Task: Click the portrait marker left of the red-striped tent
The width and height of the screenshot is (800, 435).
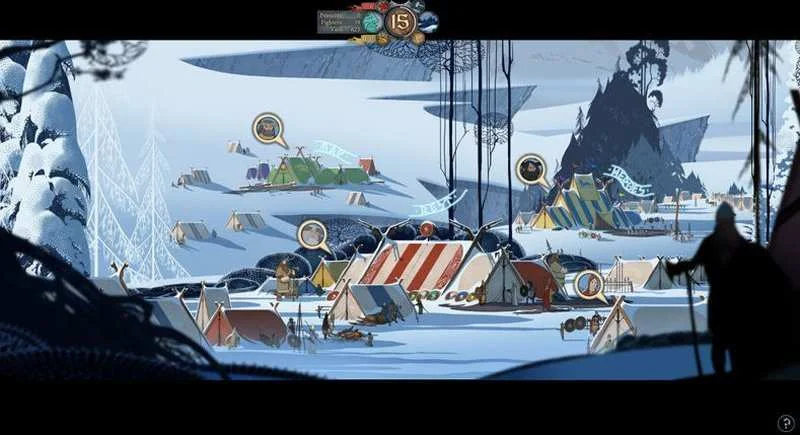Action: 313,234
